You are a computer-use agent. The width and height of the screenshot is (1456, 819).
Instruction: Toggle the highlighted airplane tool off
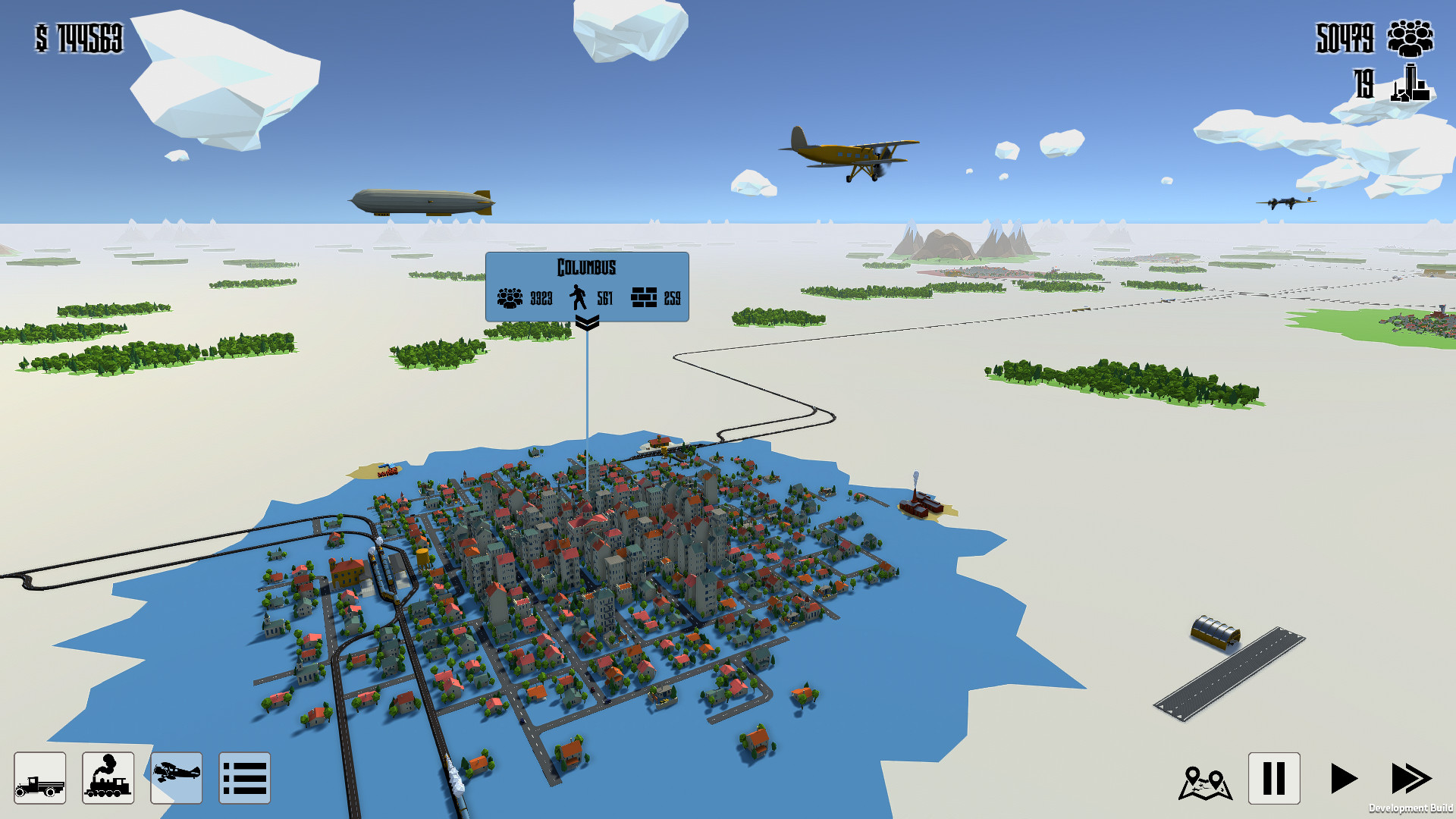pos(176,778)
